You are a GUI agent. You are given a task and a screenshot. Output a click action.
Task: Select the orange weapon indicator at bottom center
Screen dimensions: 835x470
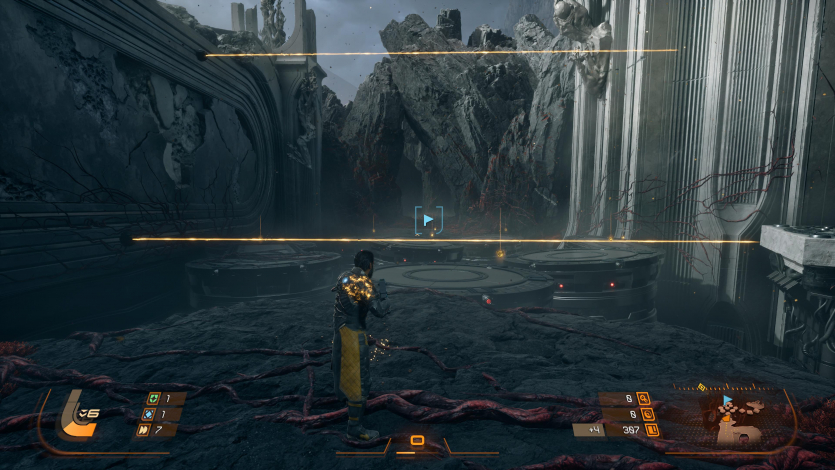point(417,440)
